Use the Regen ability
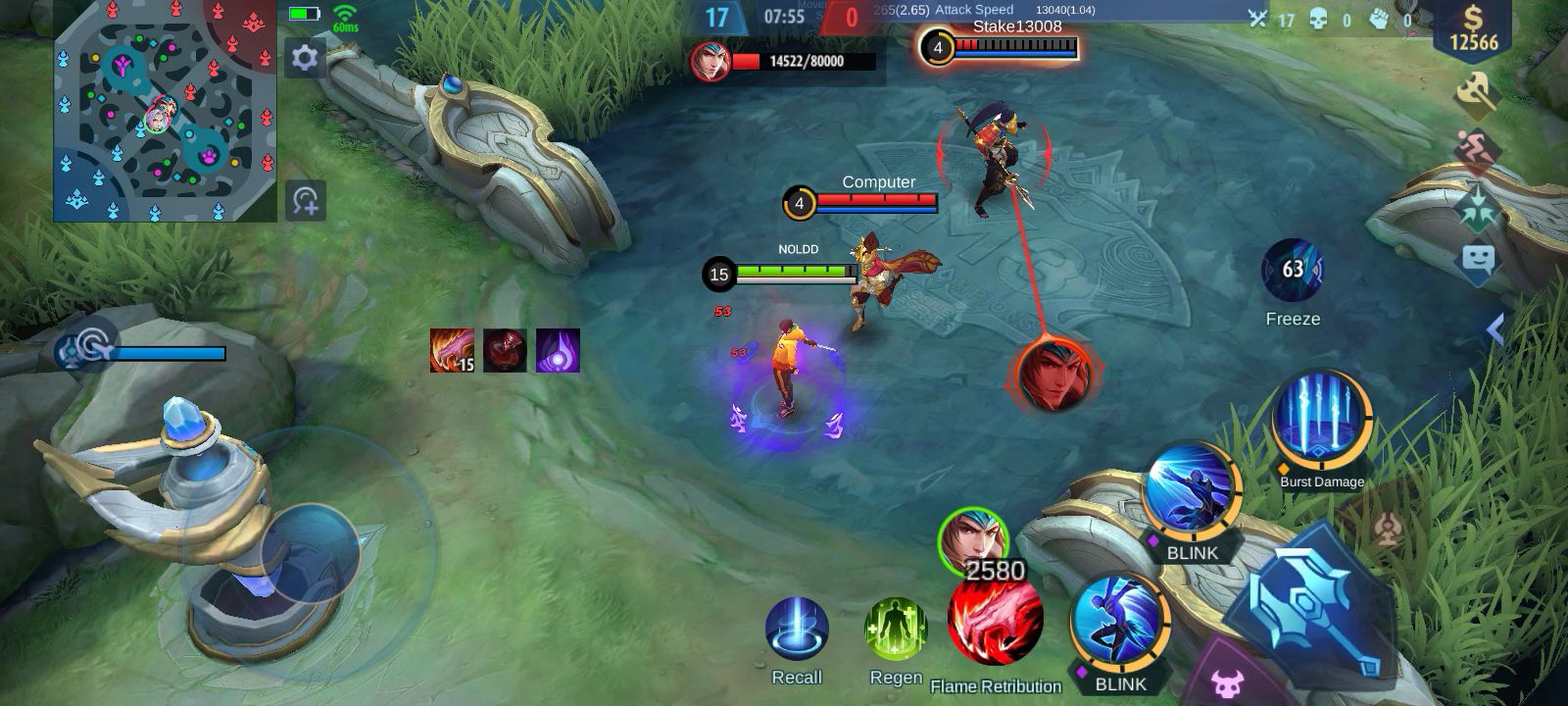 pos(896,630)
